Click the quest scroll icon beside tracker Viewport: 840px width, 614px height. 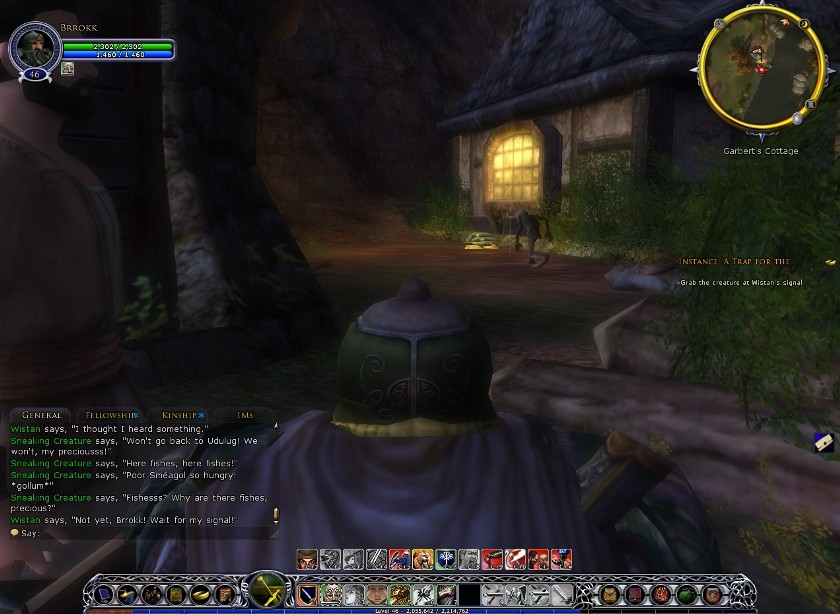click(x=829, y=262)
